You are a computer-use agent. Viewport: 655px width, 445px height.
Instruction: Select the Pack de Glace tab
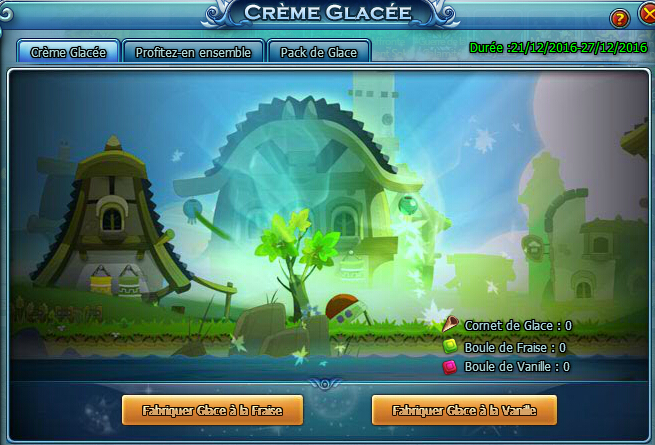[319, 52]
